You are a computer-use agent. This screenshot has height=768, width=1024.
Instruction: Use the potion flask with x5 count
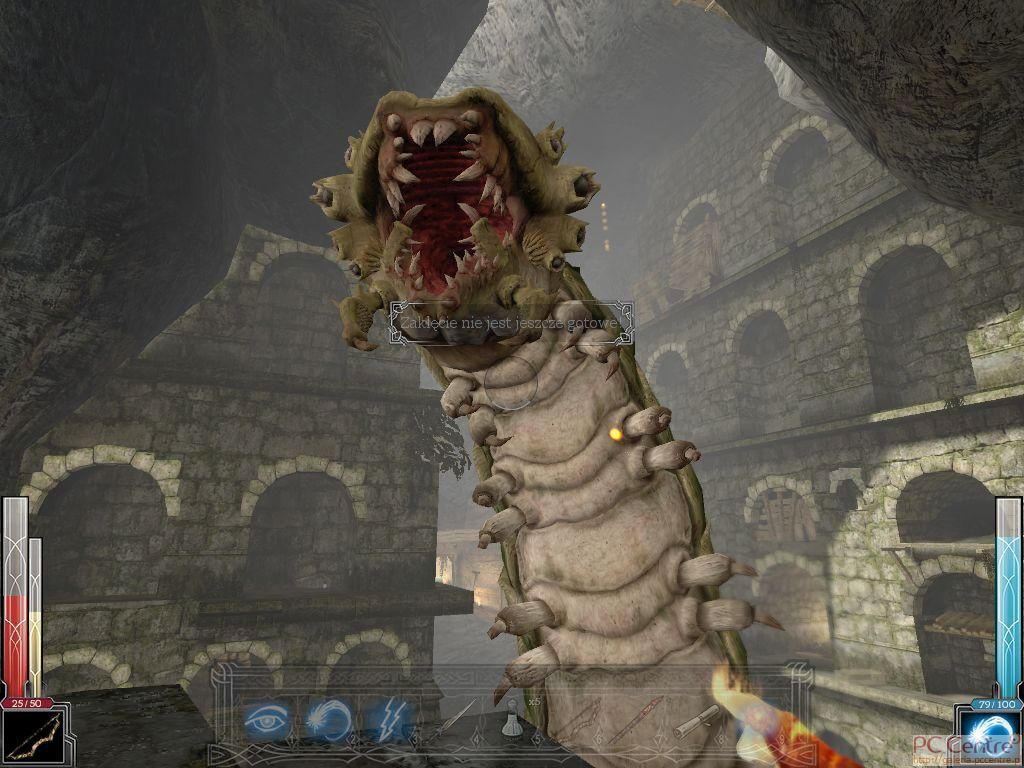[x=512, y=719]
